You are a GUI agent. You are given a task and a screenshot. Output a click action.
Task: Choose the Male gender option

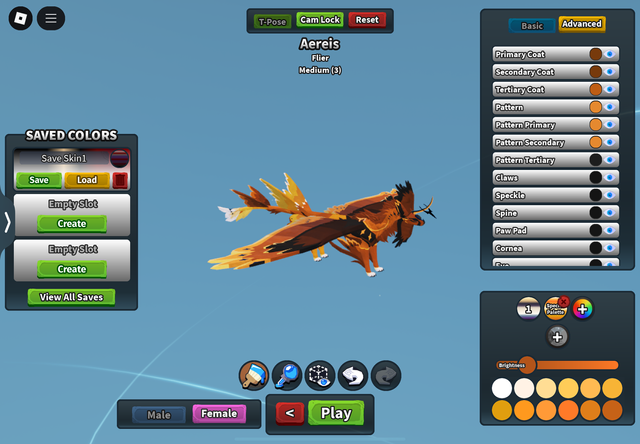pyautogui.click(x=159, y=414)
